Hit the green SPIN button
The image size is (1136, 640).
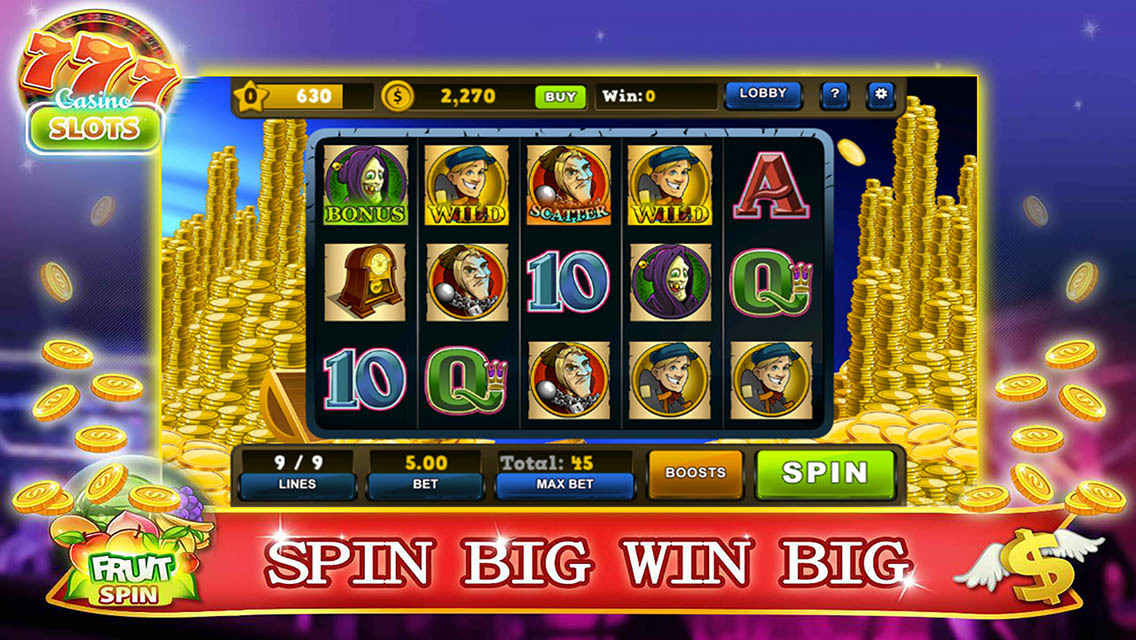click(825, 473)
